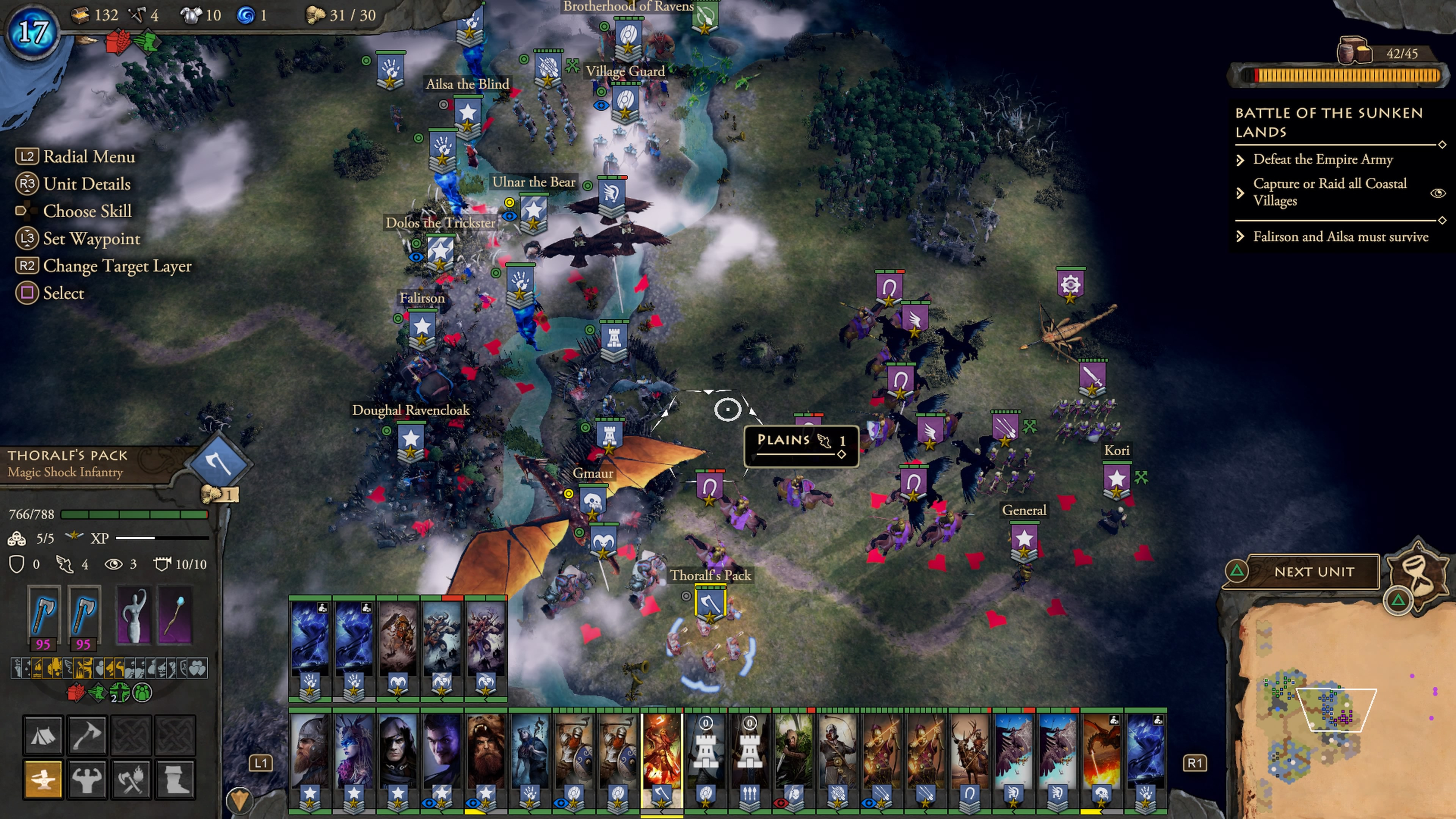The width and height of the screenshot is (1456, 819).
Task: Click the orange arrowhead button by unit bar
Action: coord(240,800)
